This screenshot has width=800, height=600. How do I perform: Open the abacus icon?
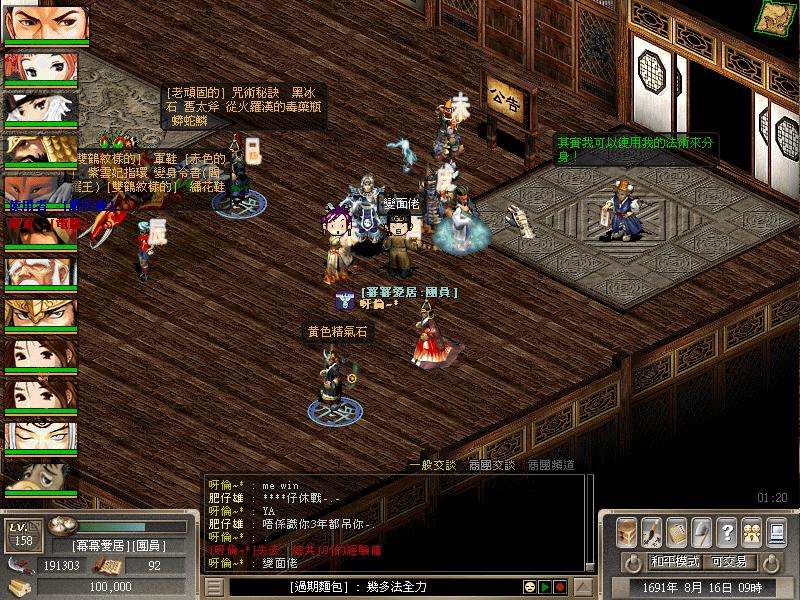(677, 531)
